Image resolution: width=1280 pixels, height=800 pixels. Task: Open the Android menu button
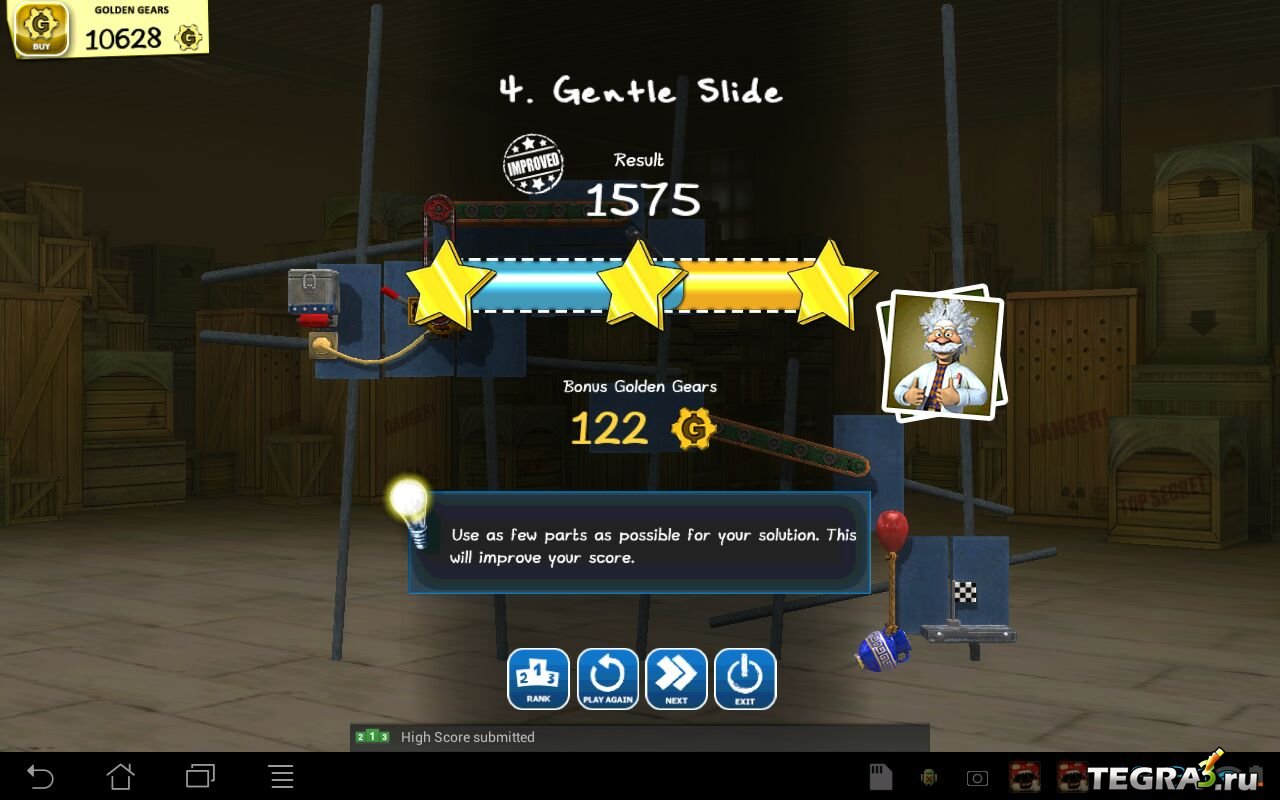[x=282, y=776]
